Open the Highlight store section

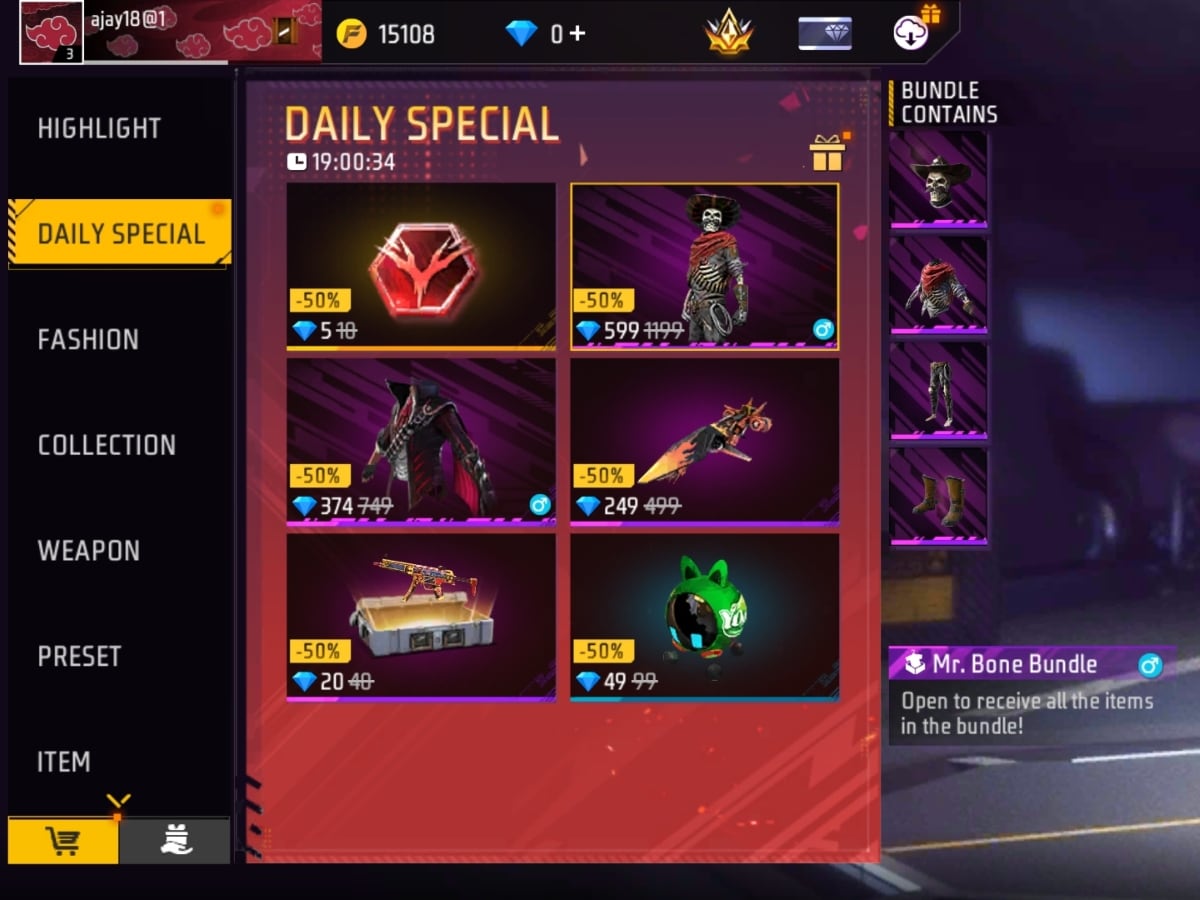(99, 129)
